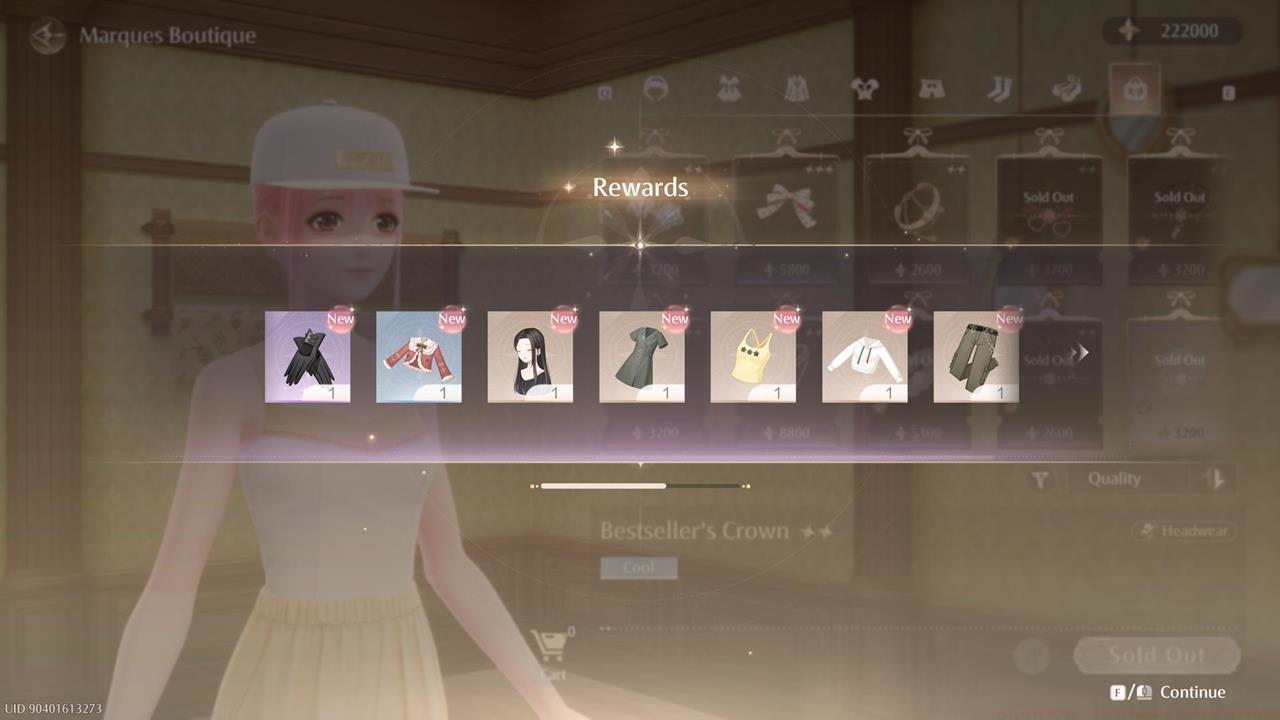Image resolution: width=1280 pixels, height=720 pixels.
Task: Select the headwear category icon
Action: pyautogui.click(x=657, y=88)
